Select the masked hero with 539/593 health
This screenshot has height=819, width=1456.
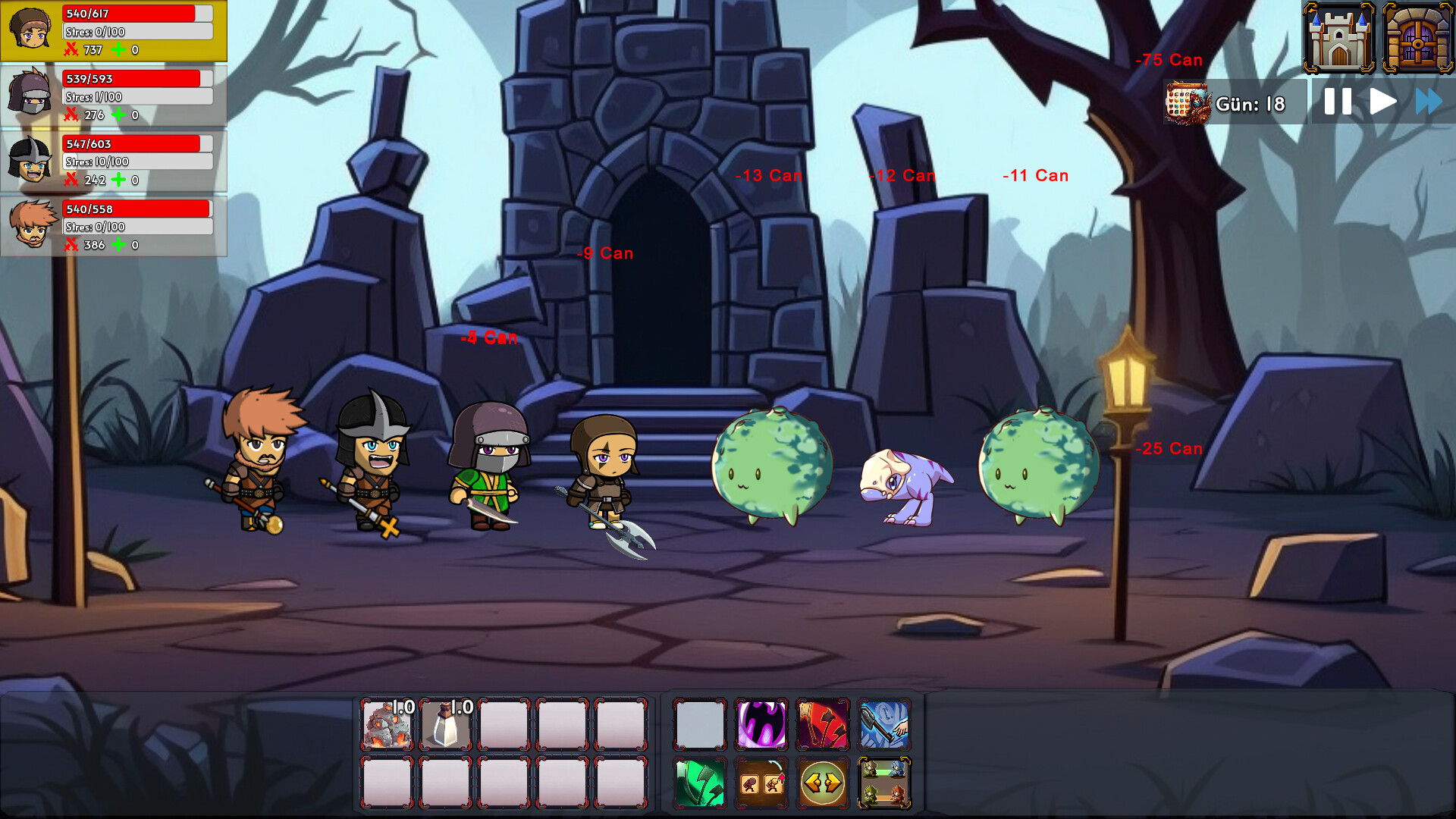[114, 96]
